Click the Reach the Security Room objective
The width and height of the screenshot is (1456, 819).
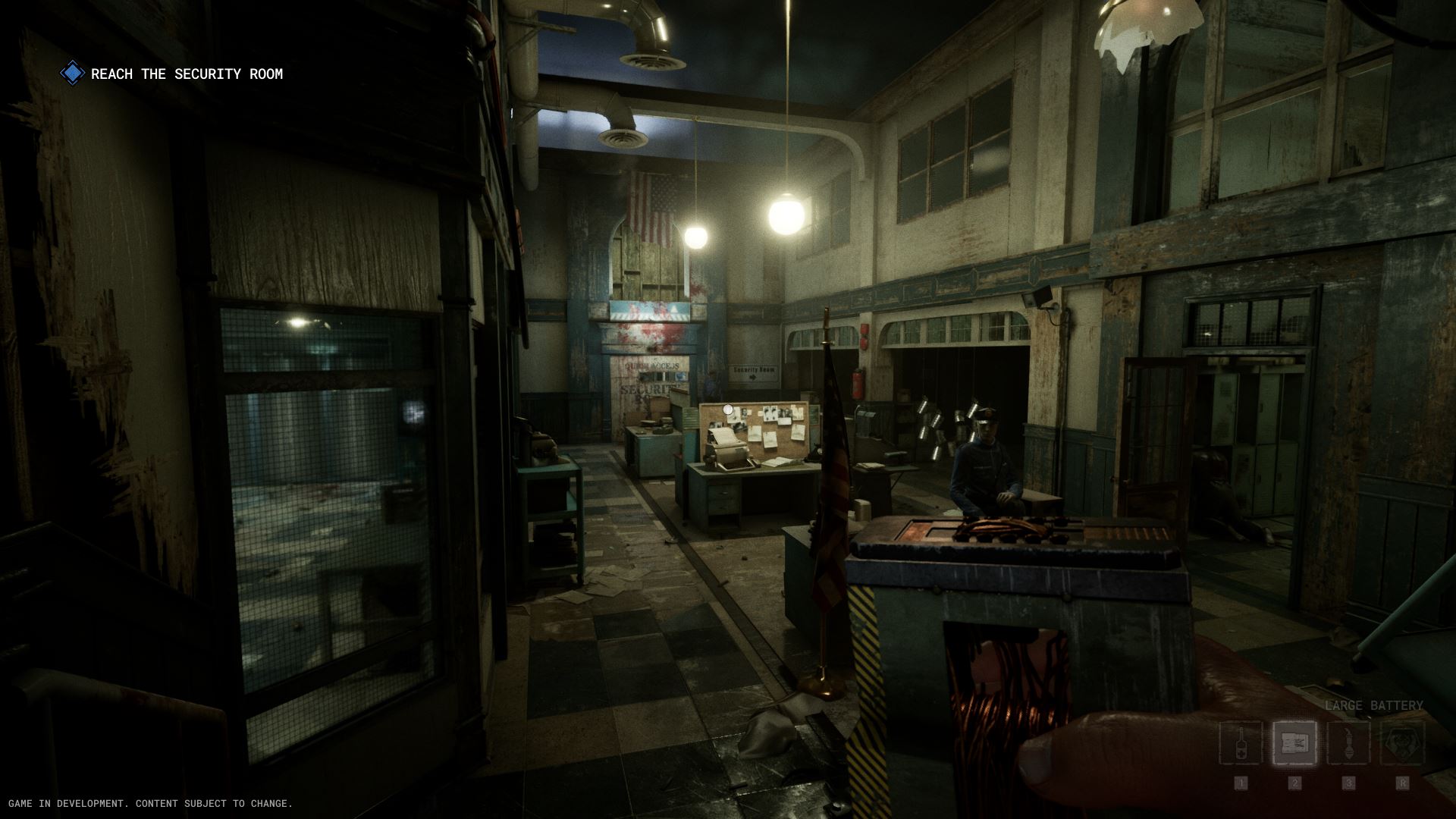[186, 74]
